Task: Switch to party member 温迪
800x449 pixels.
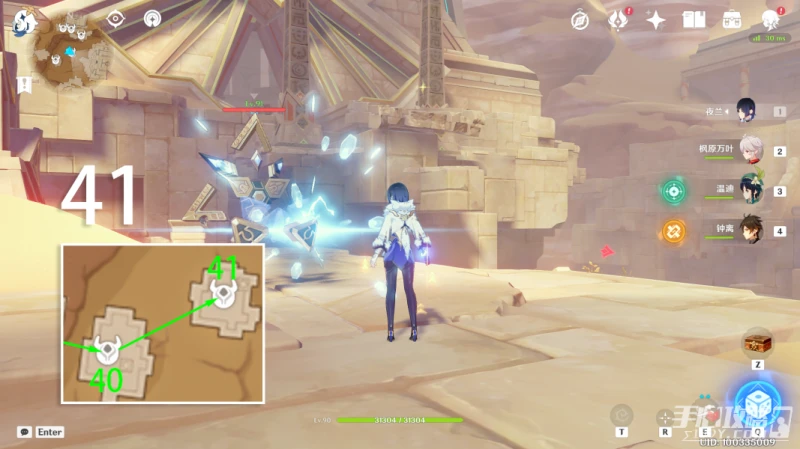Action: [x=750, y=190]
